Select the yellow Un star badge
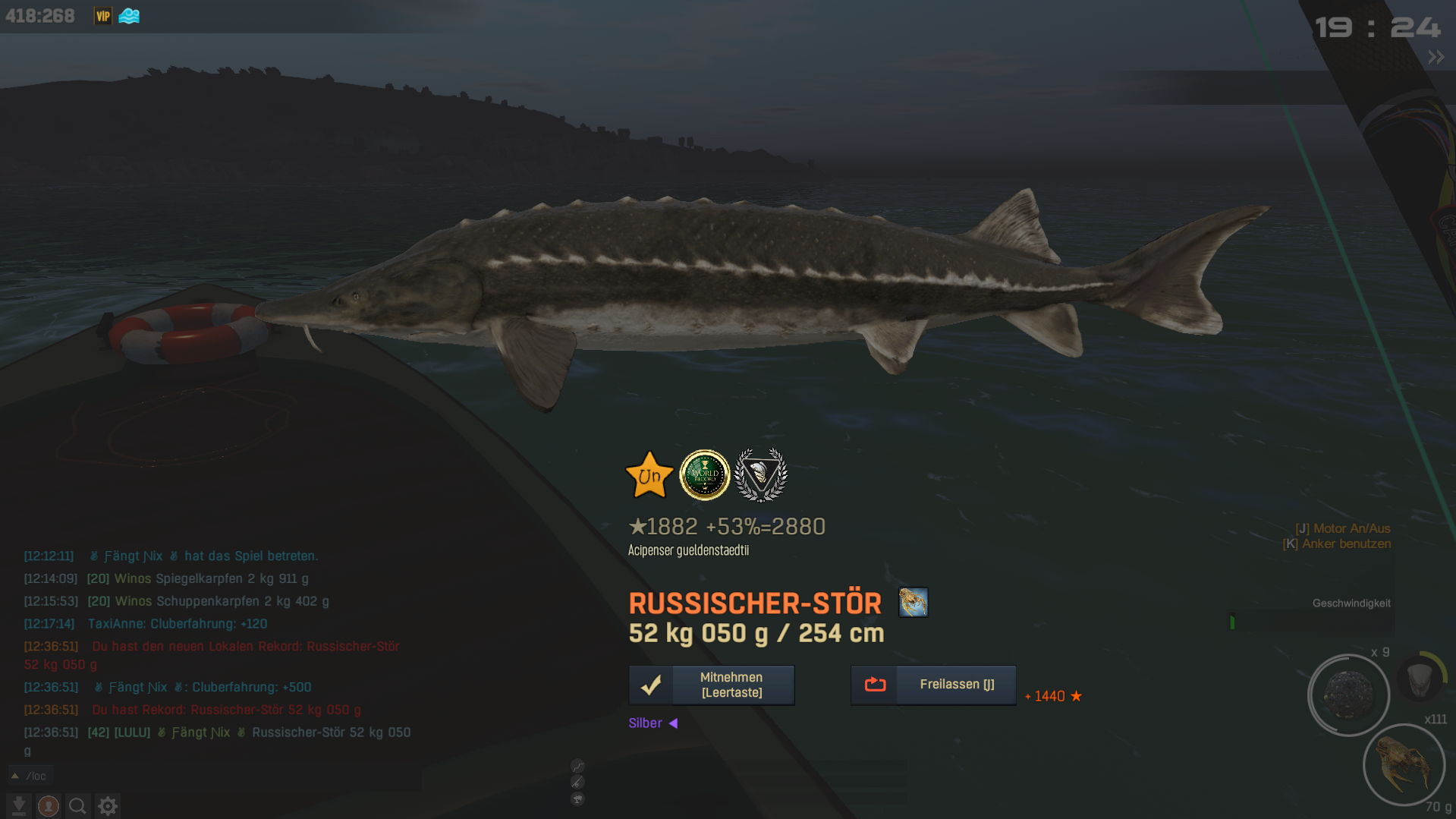This screenshot has width=1456, height=819. pos(649,476)
